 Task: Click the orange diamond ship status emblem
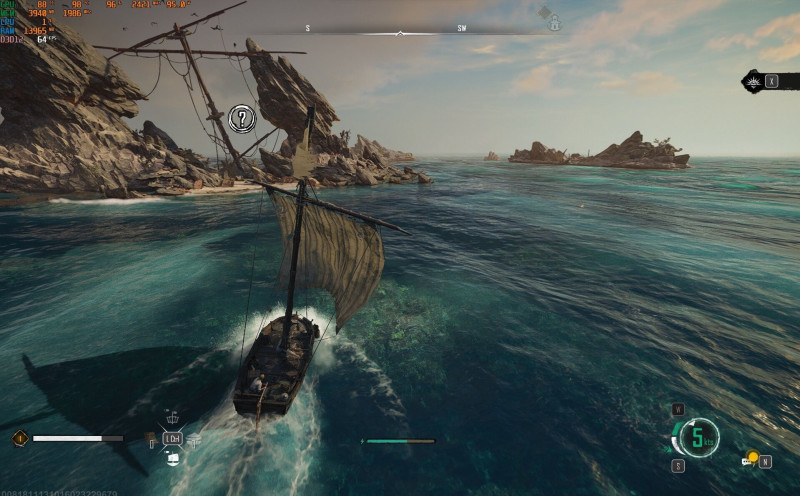[x=19, y=438]
